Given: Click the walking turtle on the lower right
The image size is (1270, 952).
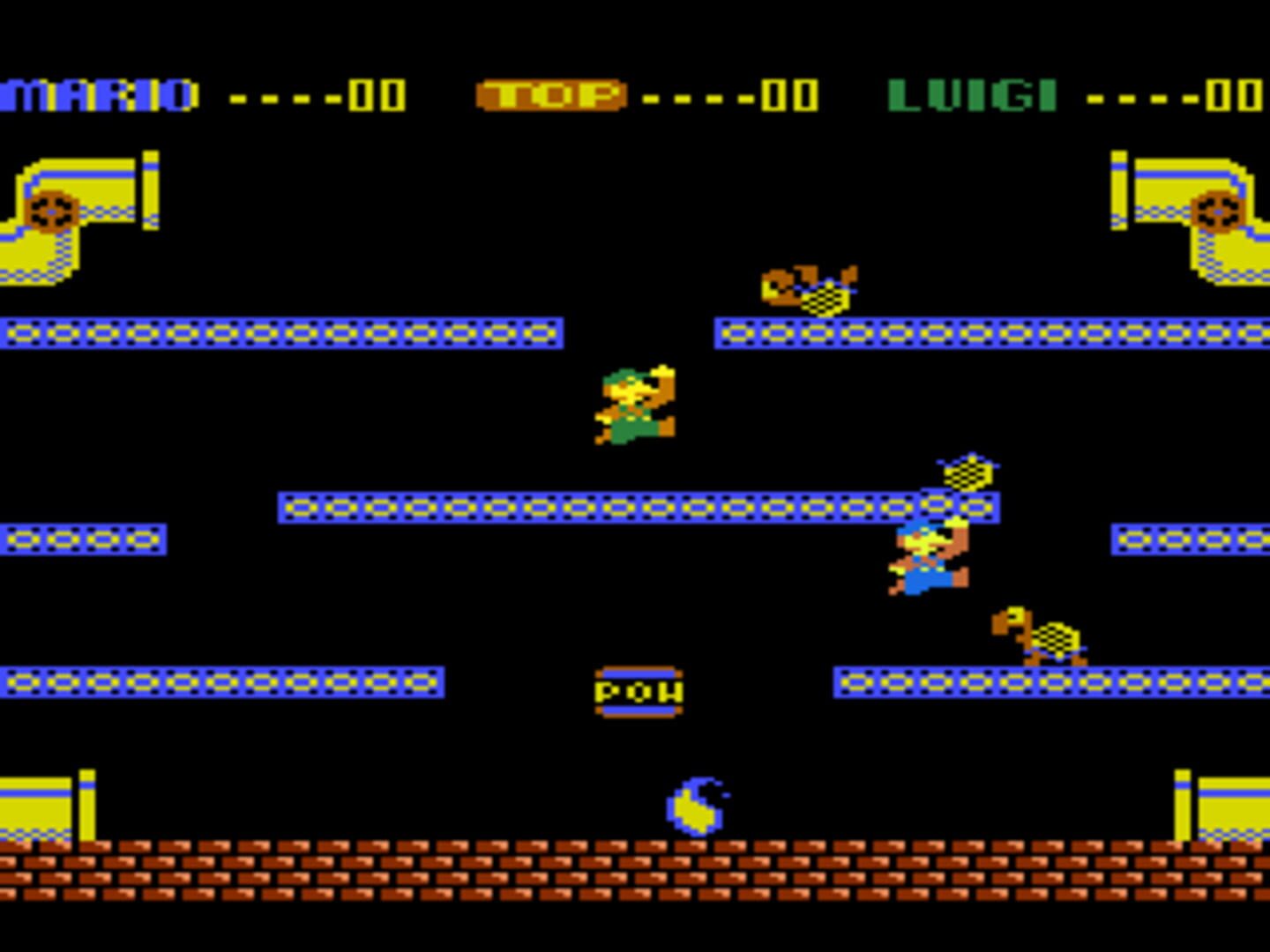Looking at the screenshot, I should (x=1041, y=635).
